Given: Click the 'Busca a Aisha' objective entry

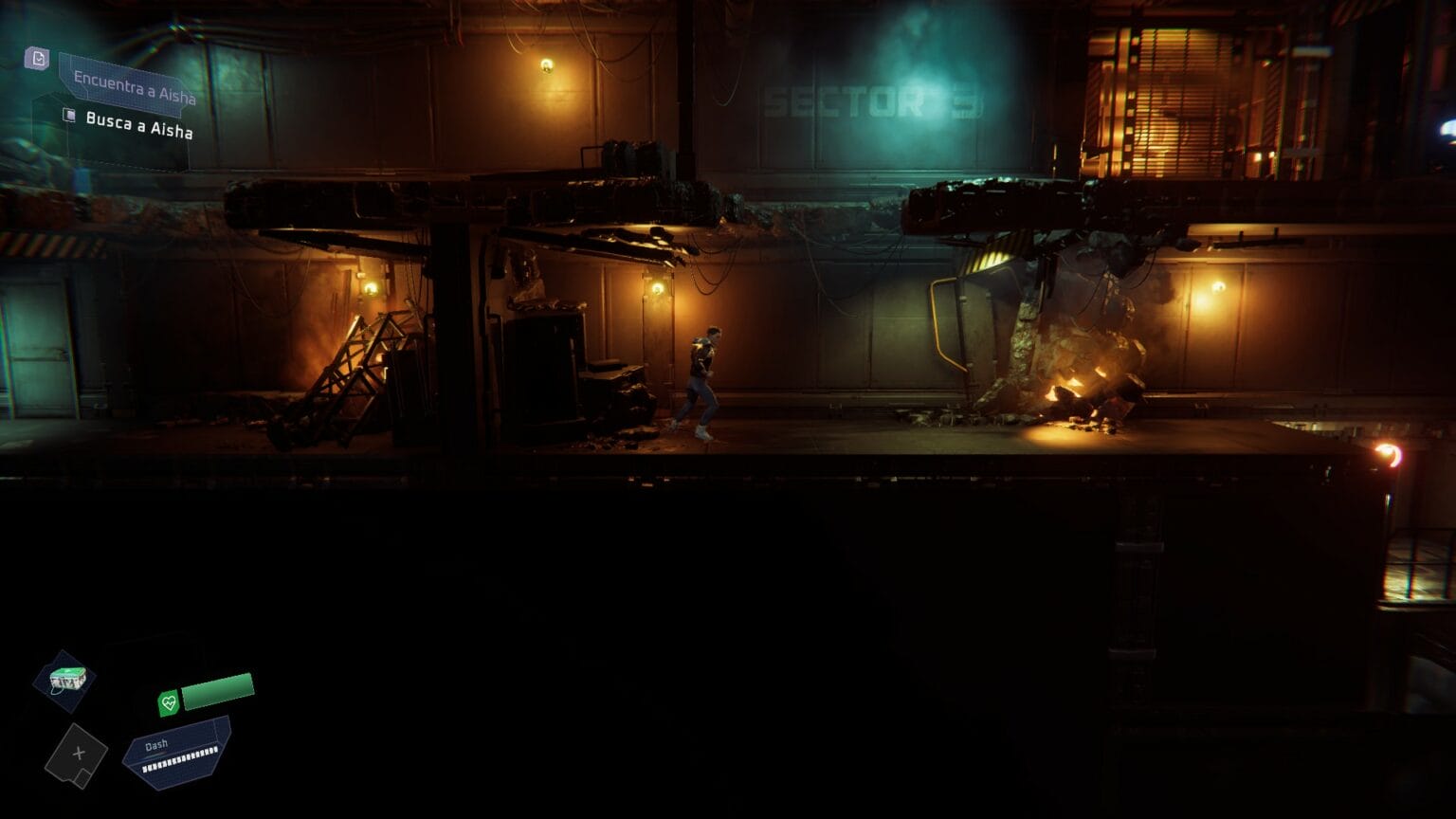Looking at the screenshot, I should point(138,124).
